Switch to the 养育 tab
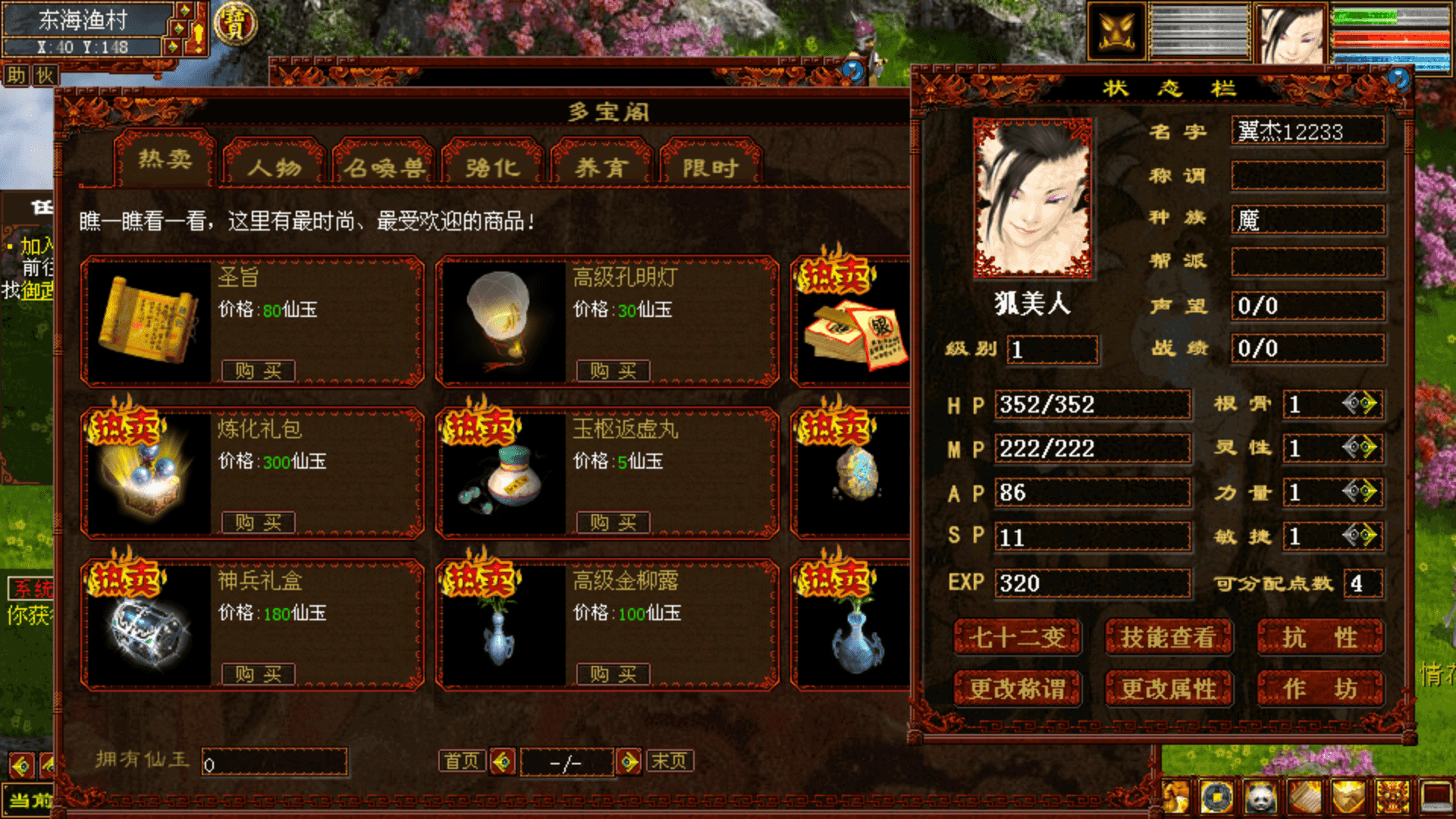Screen dimensions: 1456x819 tap(602, 166)
